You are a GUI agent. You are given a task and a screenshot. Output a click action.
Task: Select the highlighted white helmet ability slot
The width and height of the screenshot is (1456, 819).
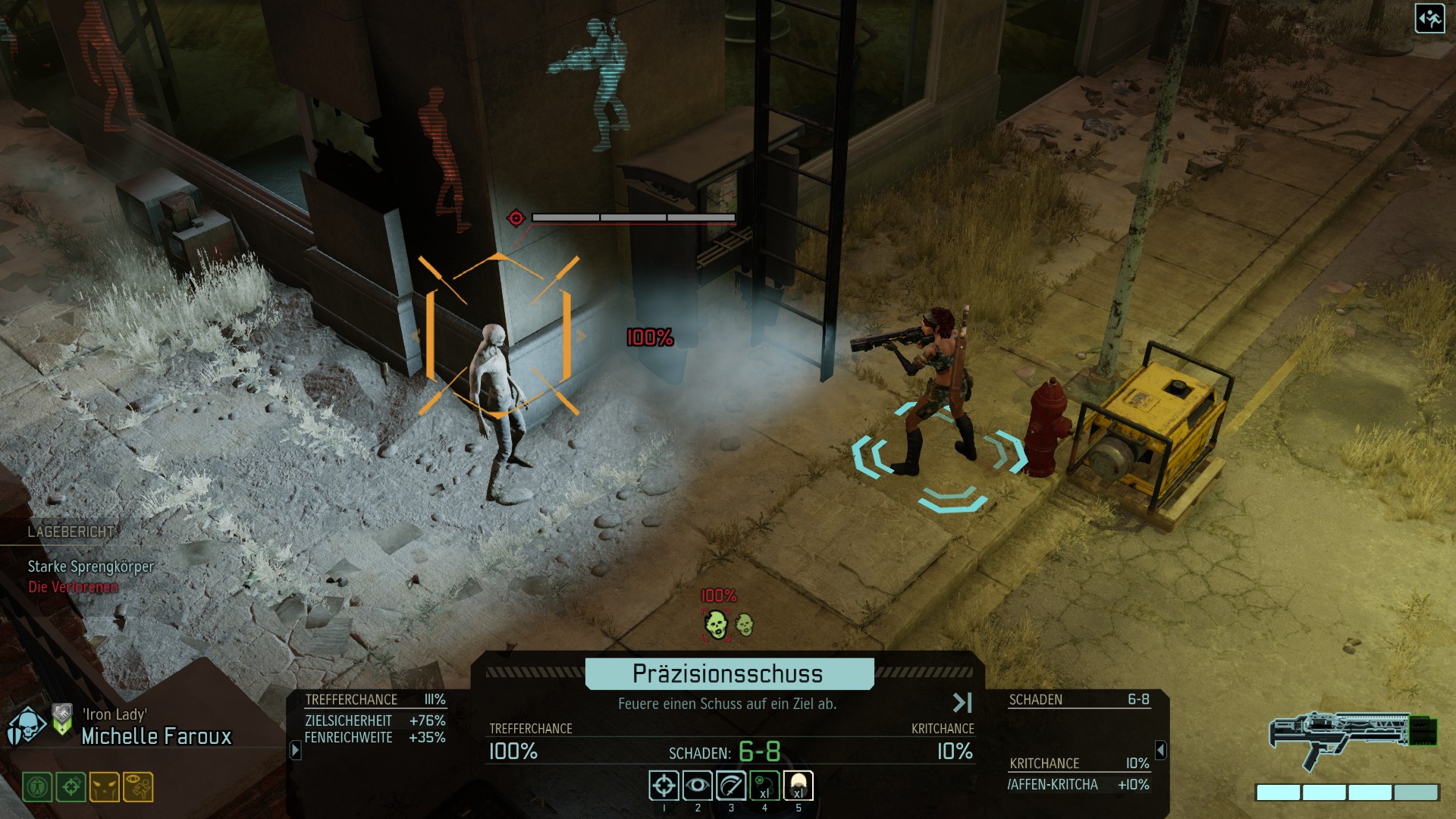[798, 786]
